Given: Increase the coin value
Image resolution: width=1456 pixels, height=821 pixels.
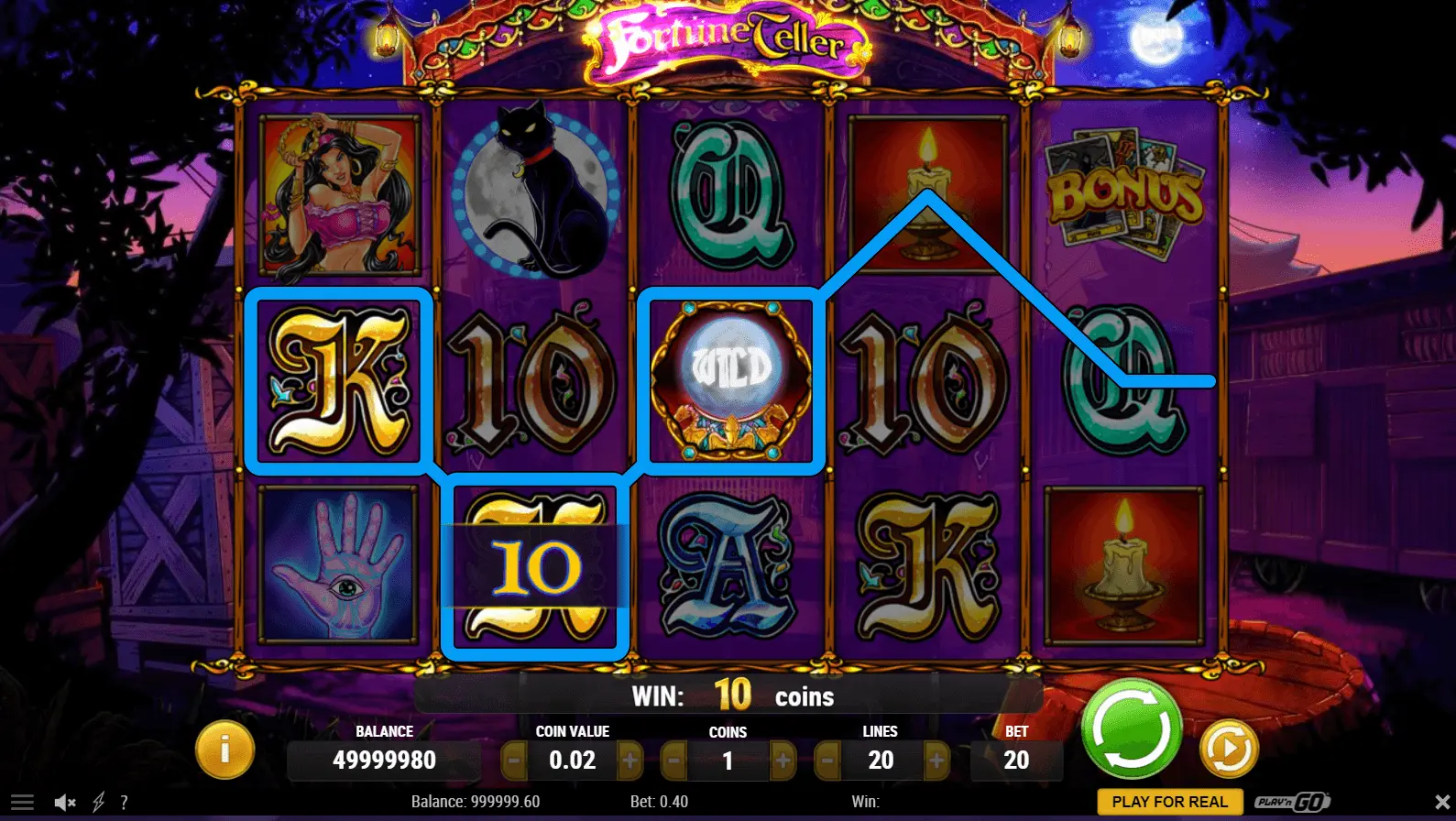Looking at the screenshot, I should pos(630,761).
